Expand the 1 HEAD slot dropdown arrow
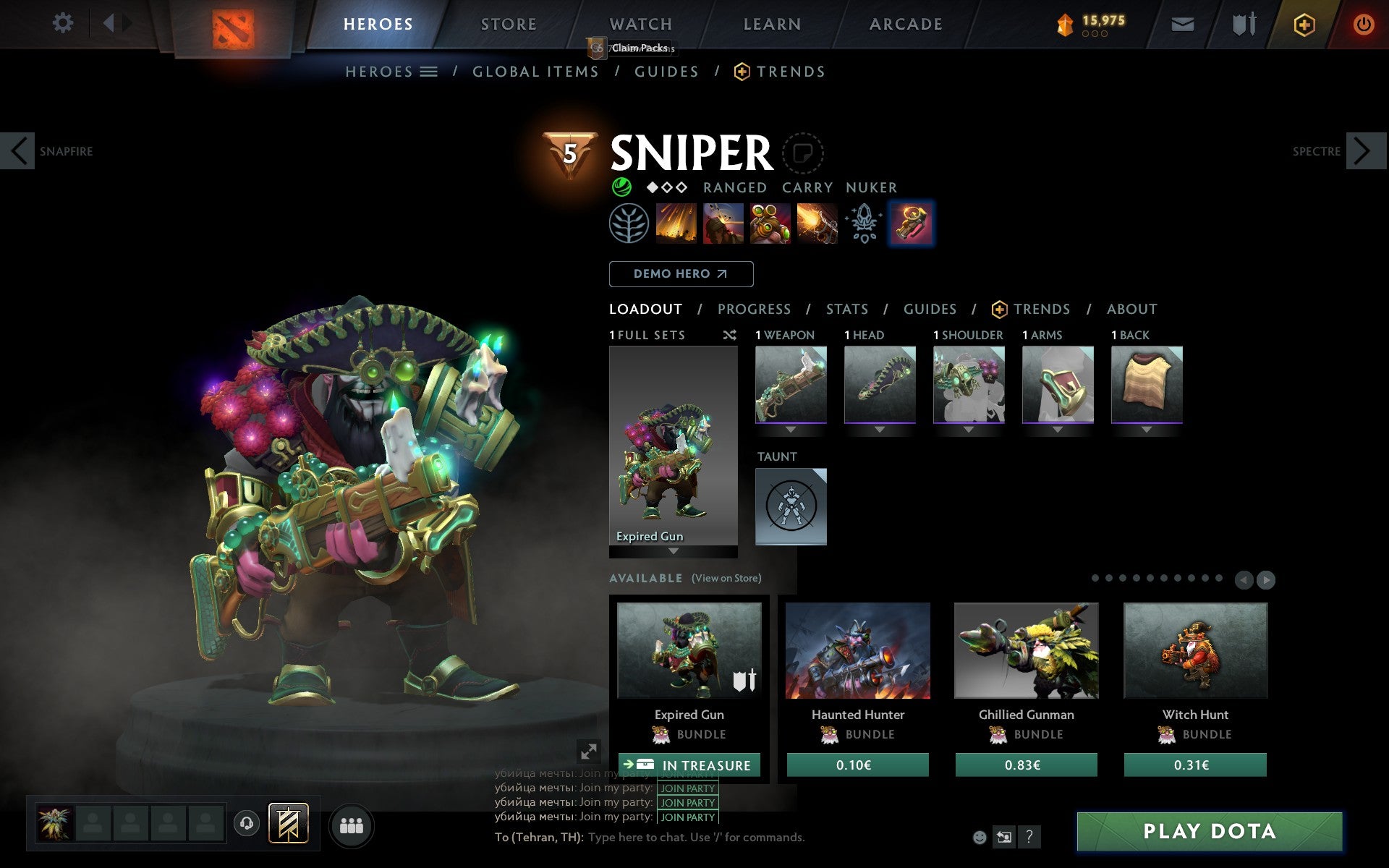 tap(879, 429)
